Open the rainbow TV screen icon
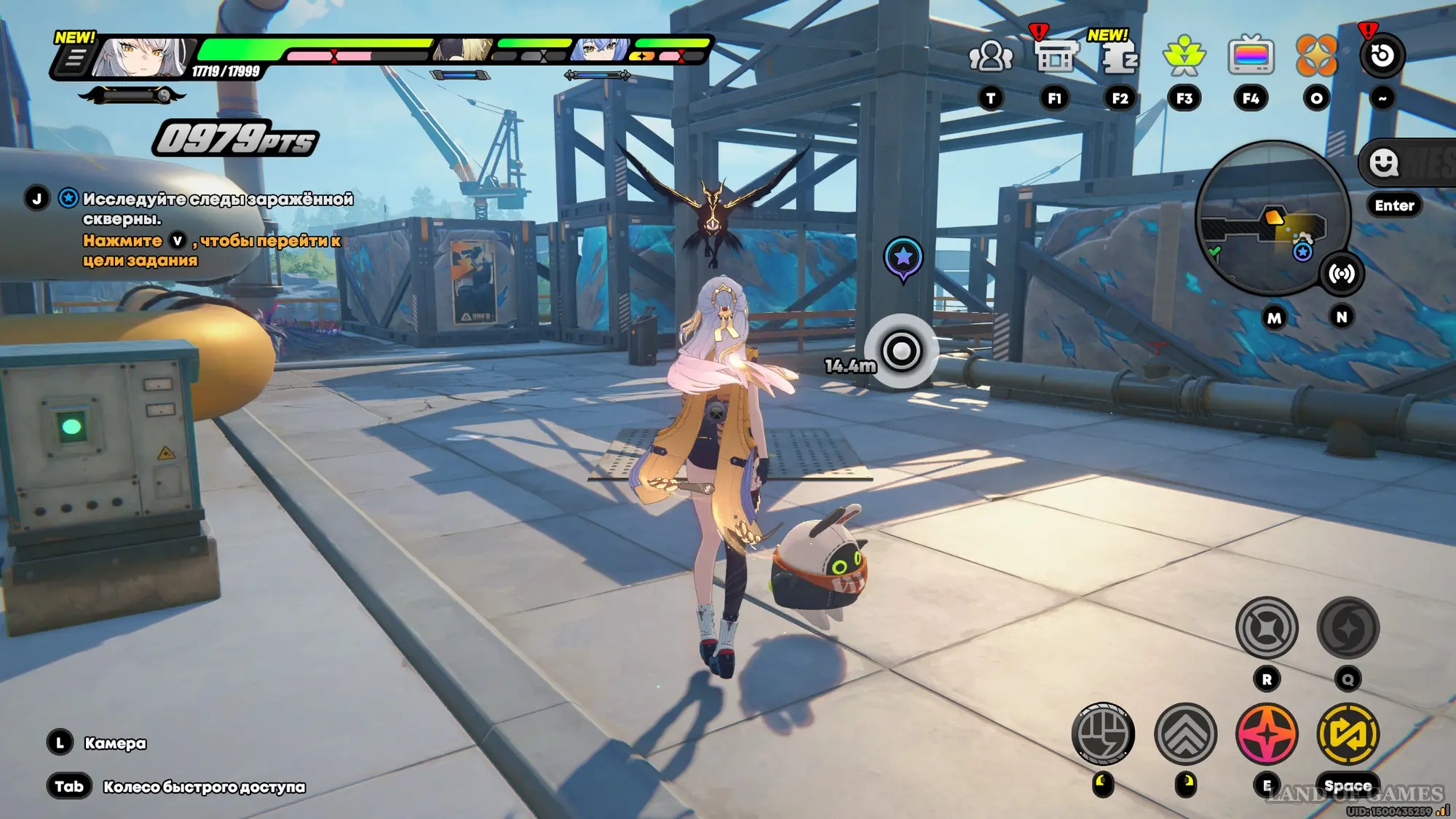This screenshot has width=1456, height=819. point(1250,56)
